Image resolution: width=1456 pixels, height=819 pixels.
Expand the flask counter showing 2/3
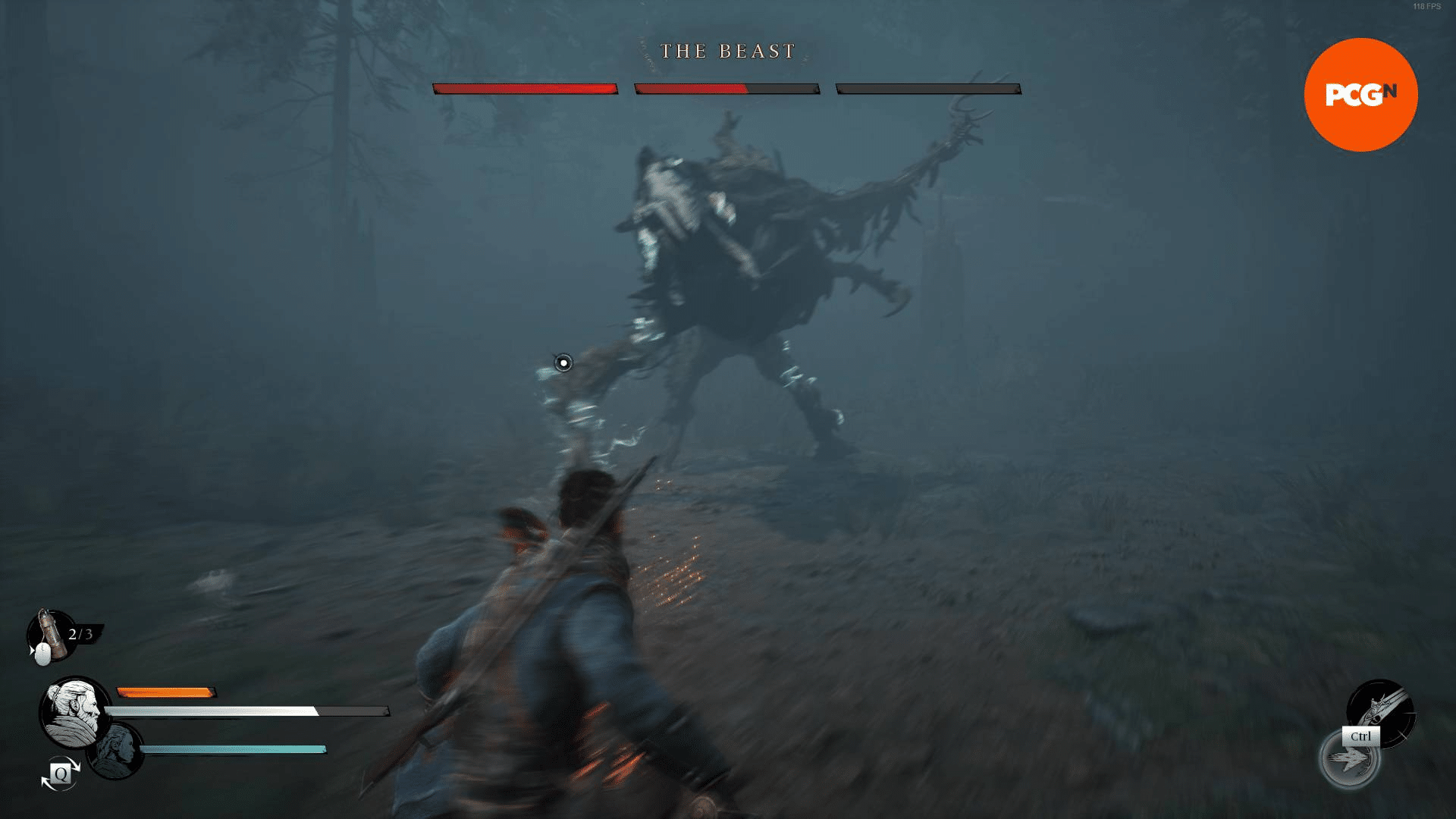click(x=80, y=632)
